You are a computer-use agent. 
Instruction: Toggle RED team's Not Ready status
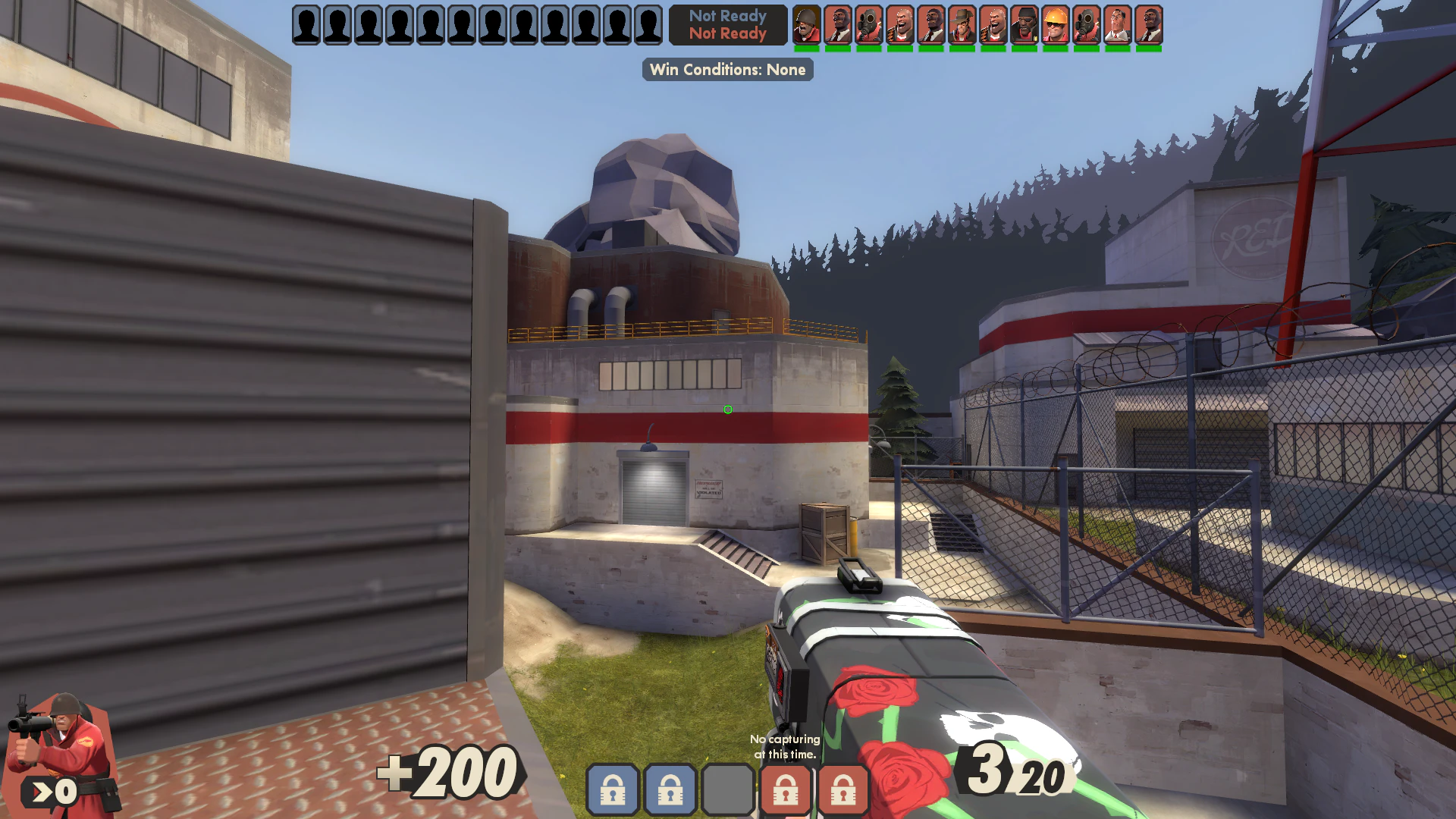[x=727, y=33]
